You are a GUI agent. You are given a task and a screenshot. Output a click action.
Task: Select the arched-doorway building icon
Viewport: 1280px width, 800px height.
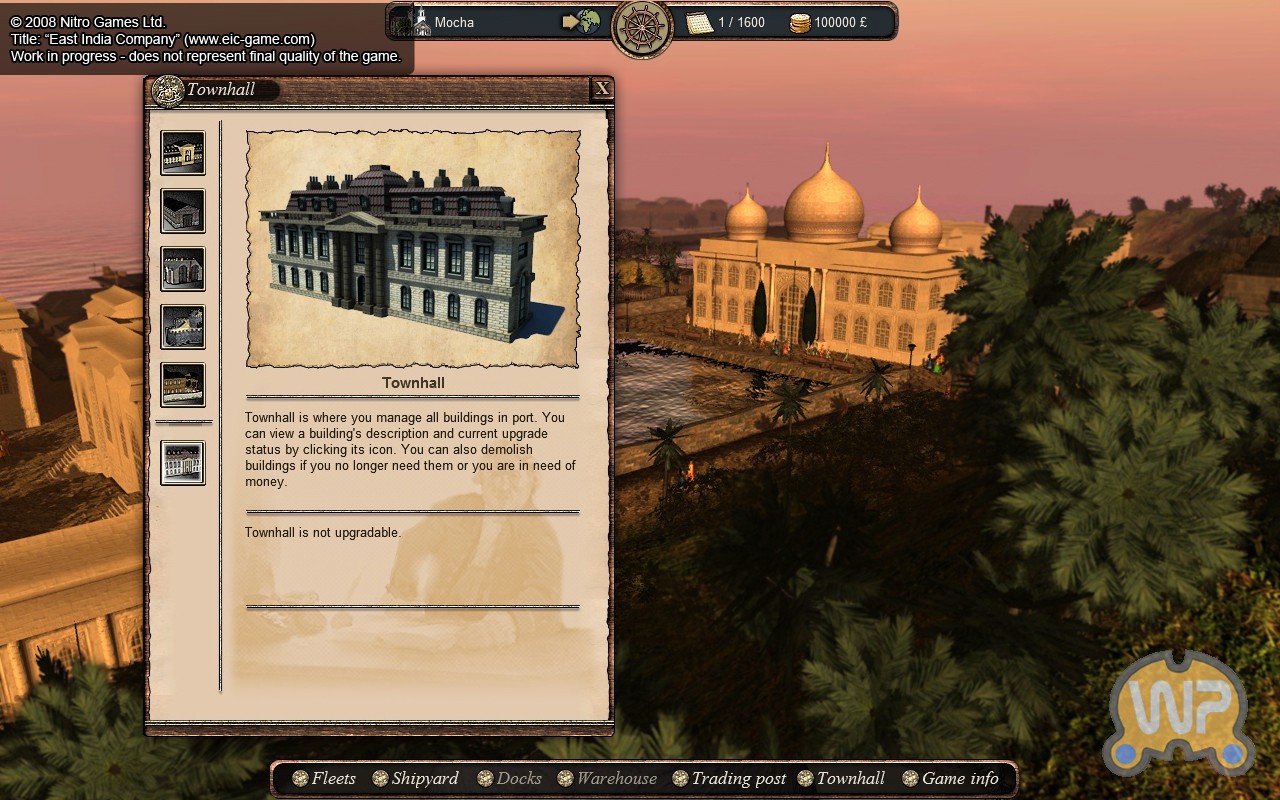[183, 269]
